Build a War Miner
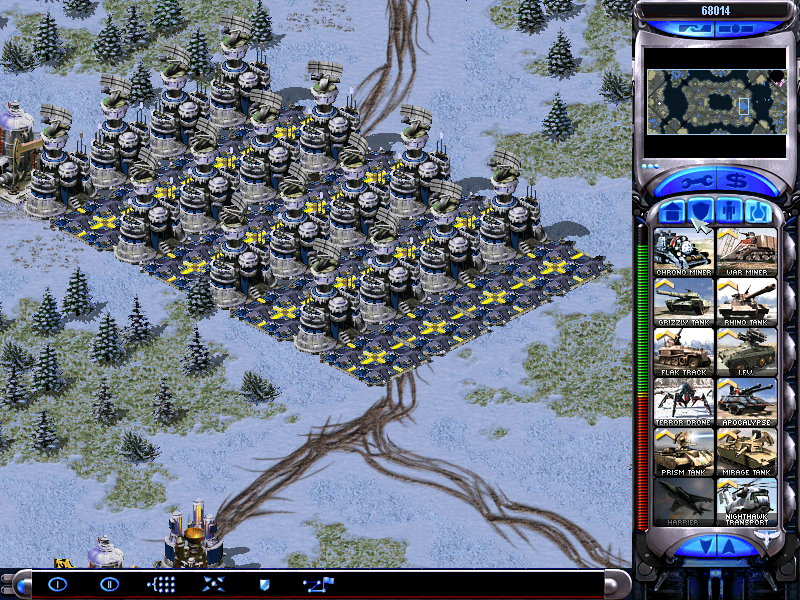Screen dimensions: 800x600 (746, 251)
